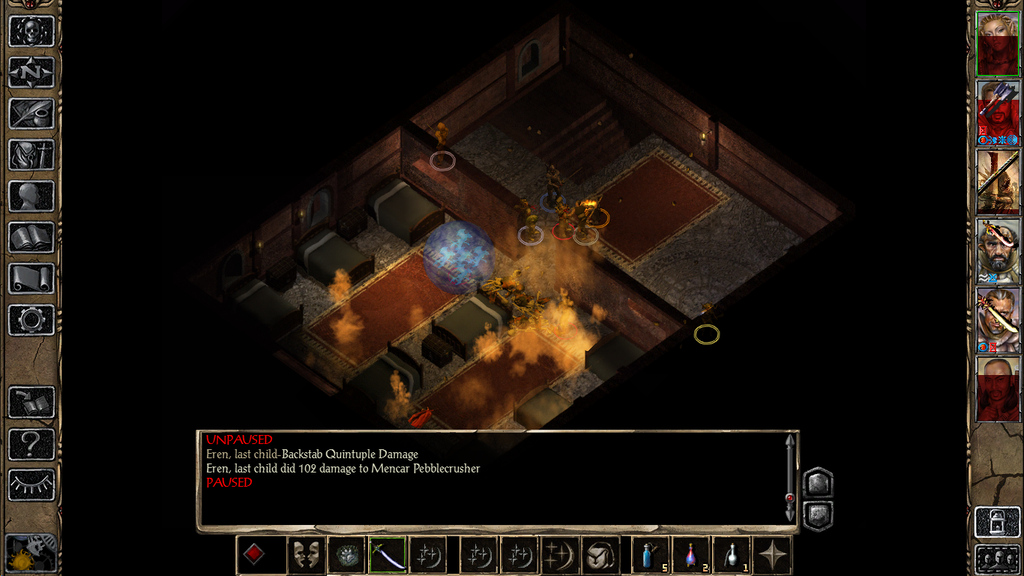Toggle the party AI lantern icon
This screenshot has height=576, width=1024.
31,553
